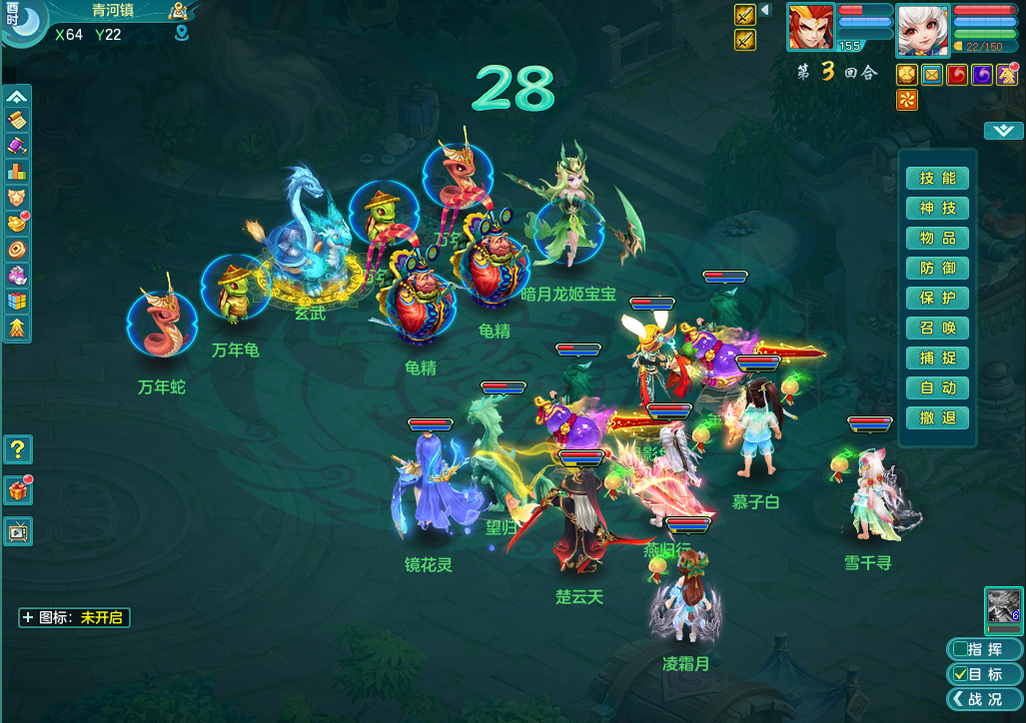Open the 战况 battle status panel

[984, 699]
